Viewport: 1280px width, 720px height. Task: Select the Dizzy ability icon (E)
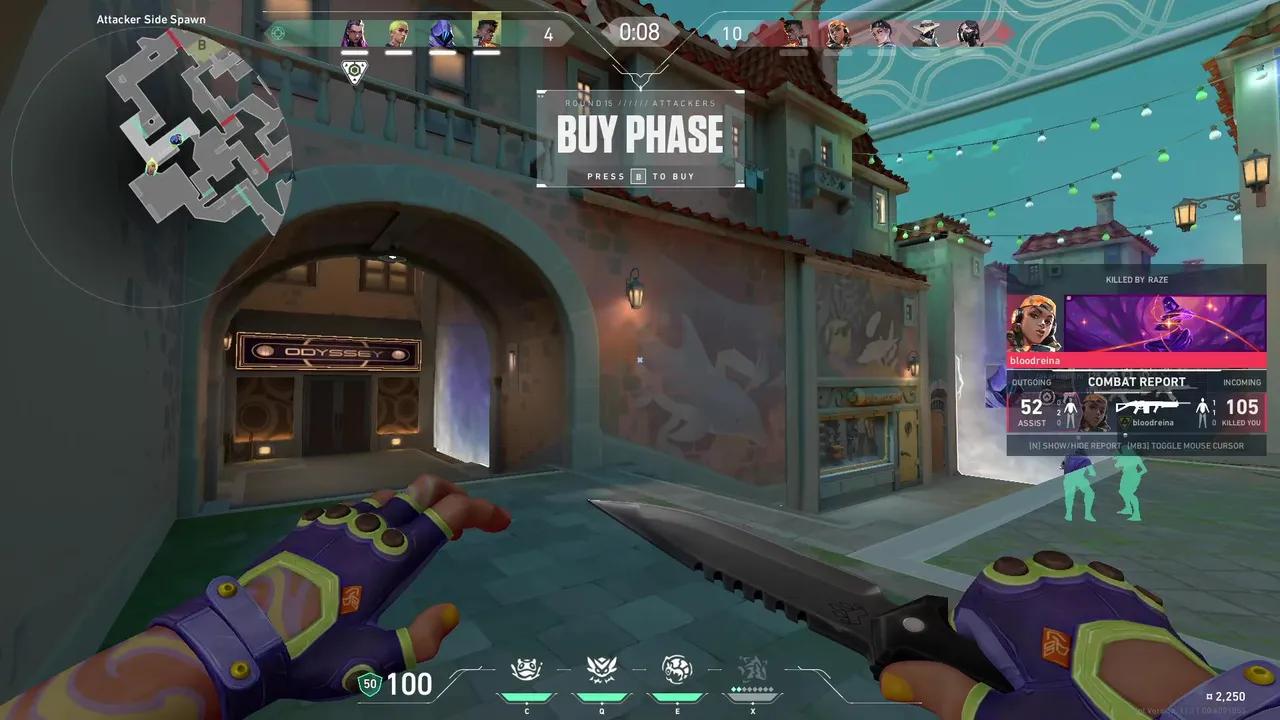[677, 672]
